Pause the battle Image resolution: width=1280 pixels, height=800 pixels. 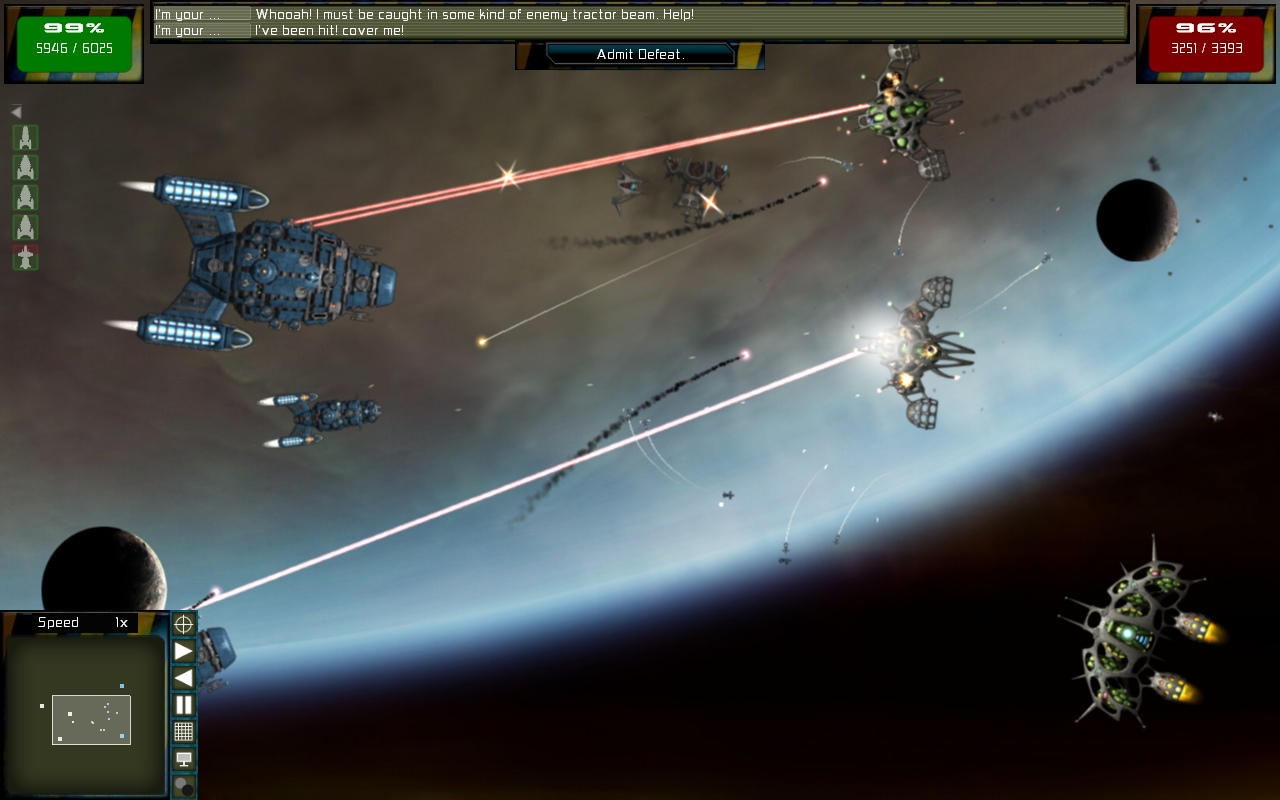(184, 705)
